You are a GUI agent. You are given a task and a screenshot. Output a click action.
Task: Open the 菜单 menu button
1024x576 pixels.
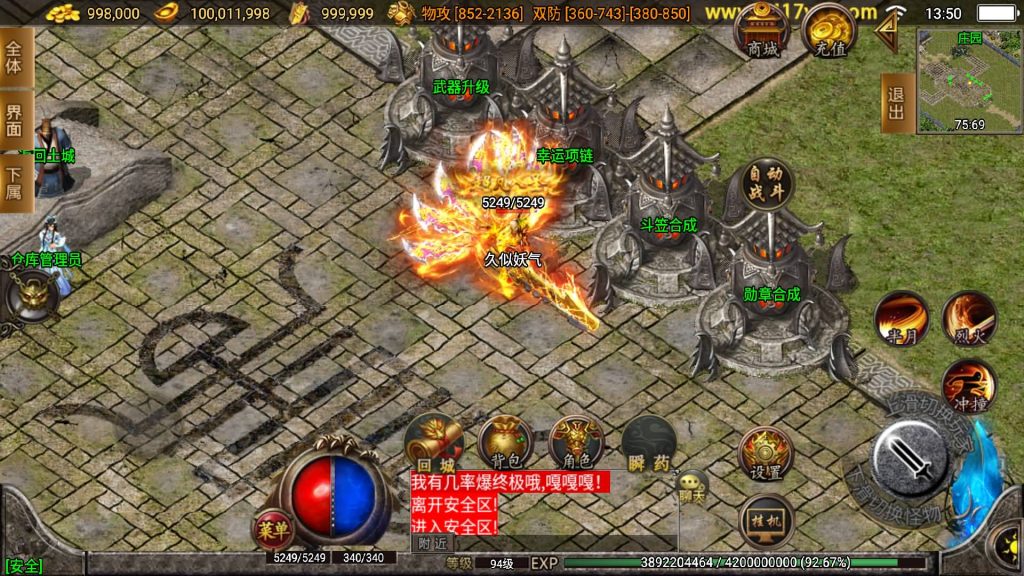pyautogui.click(x=271, y=527)
